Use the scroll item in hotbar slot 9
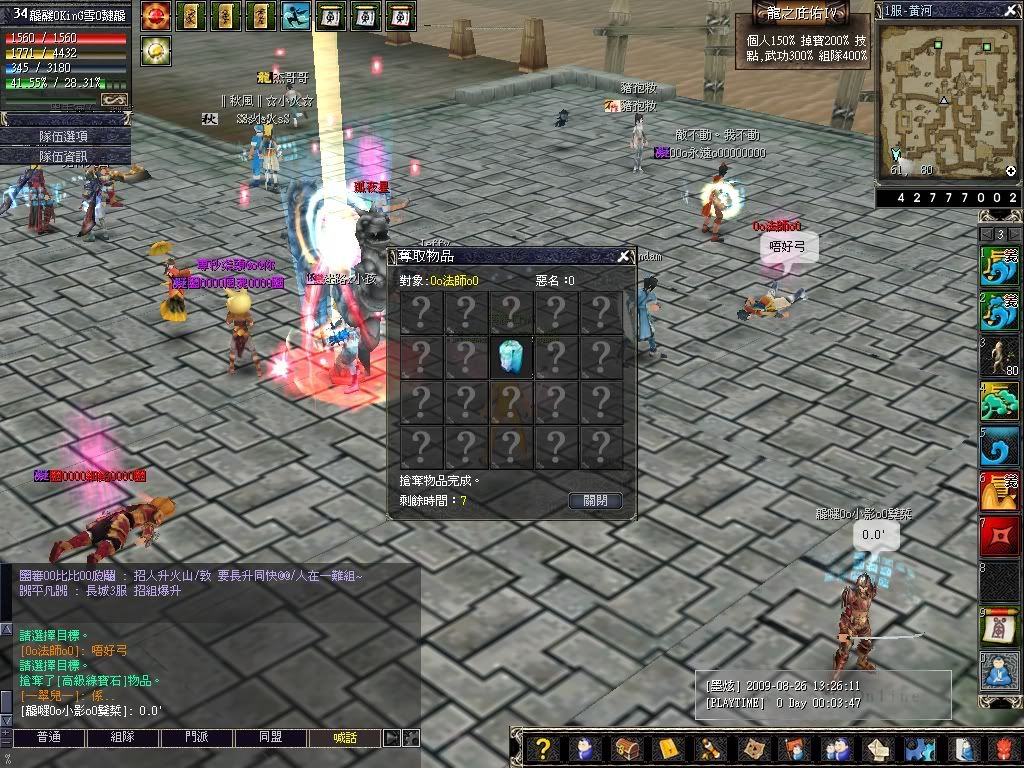 (999, 625)
